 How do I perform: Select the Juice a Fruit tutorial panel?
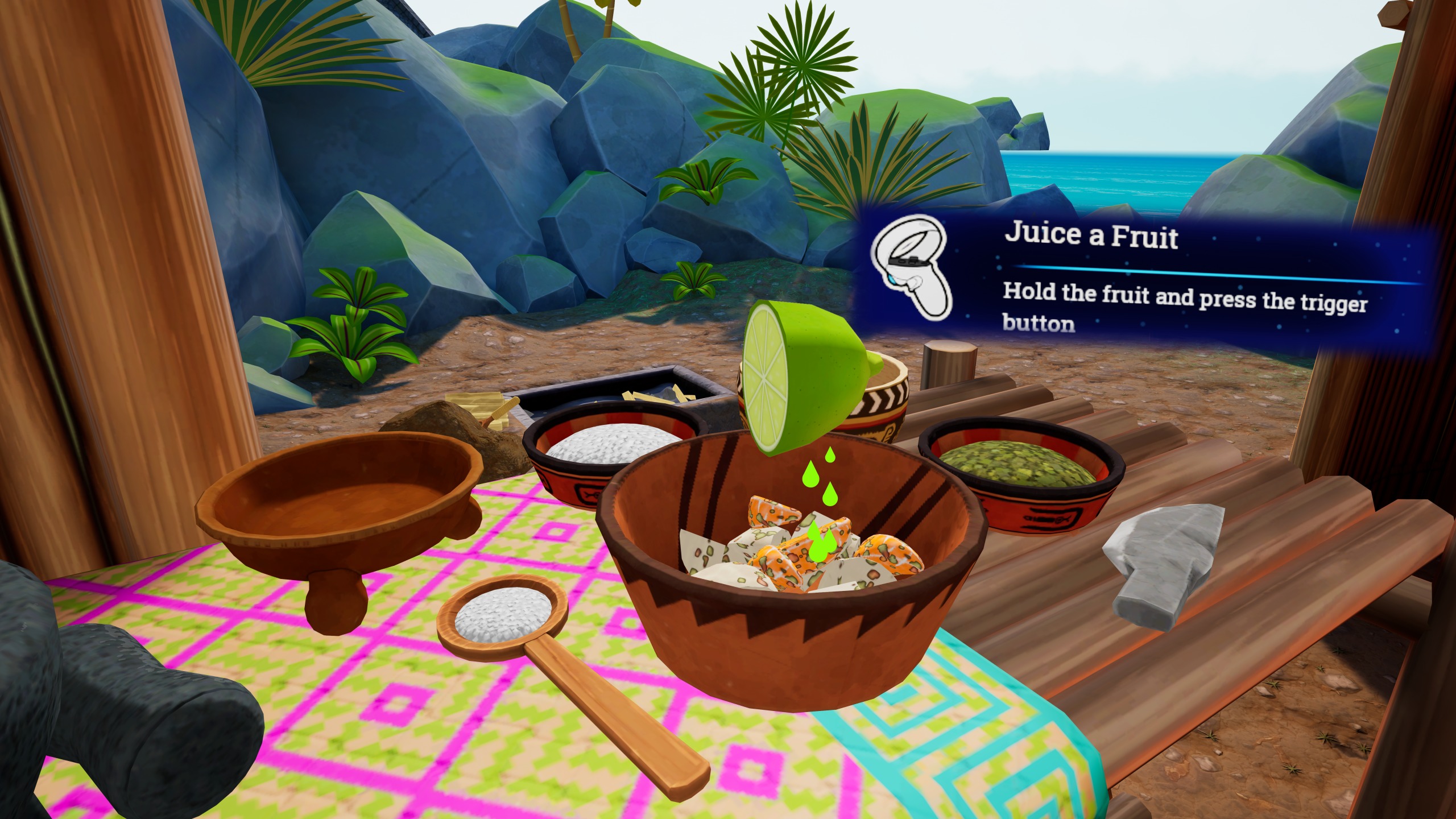click(x=1149, y=279)
